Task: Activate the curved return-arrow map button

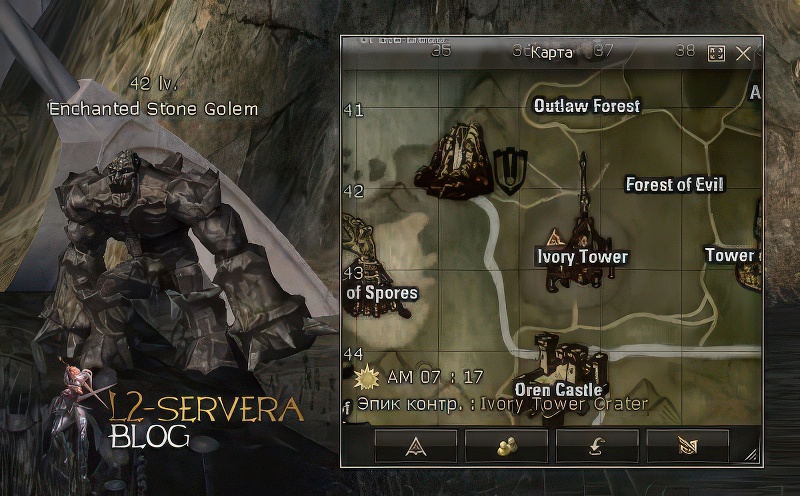Action: 597,446
